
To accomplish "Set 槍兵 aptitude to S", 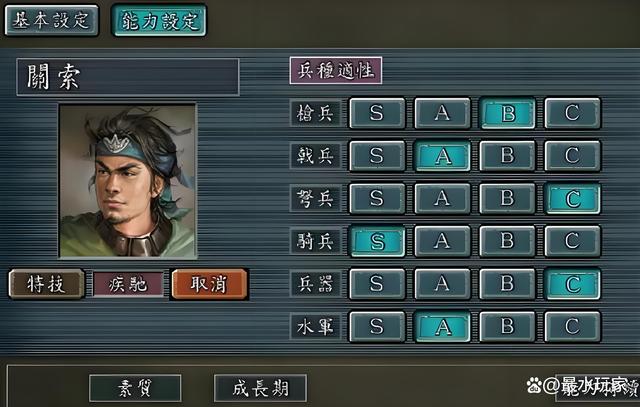I will click(377, 112).
